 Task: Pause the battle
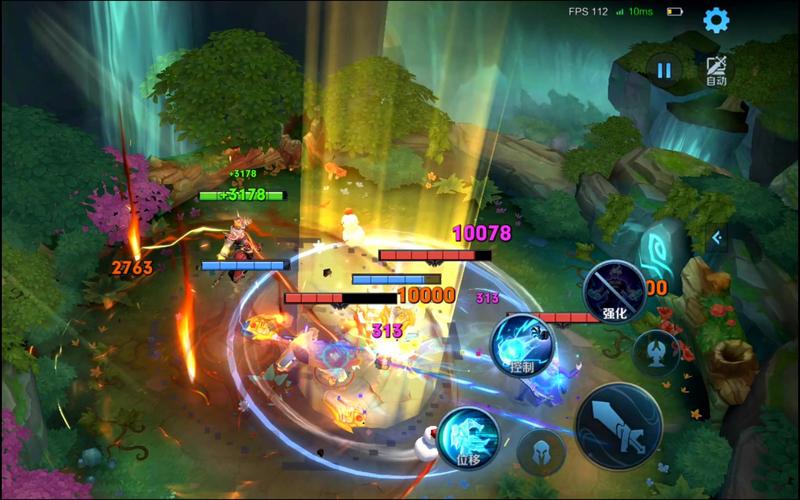664,69
